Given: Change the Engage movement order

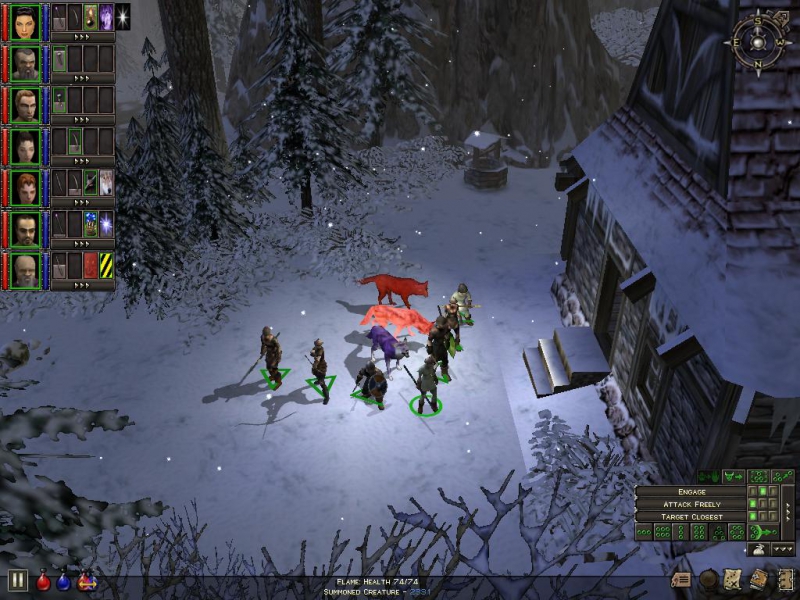Looking at the screenshot, I should click(691, 492).
